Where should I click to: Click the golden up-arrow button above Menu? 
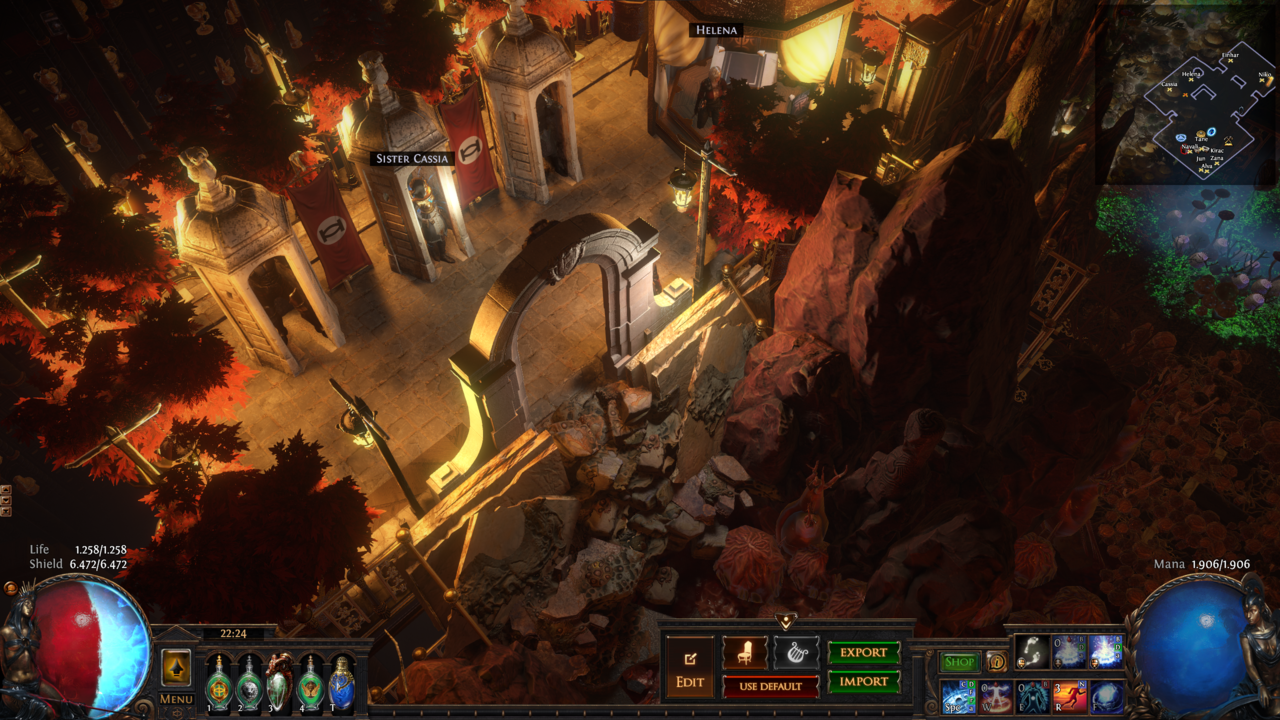click(x=176, y=667)
